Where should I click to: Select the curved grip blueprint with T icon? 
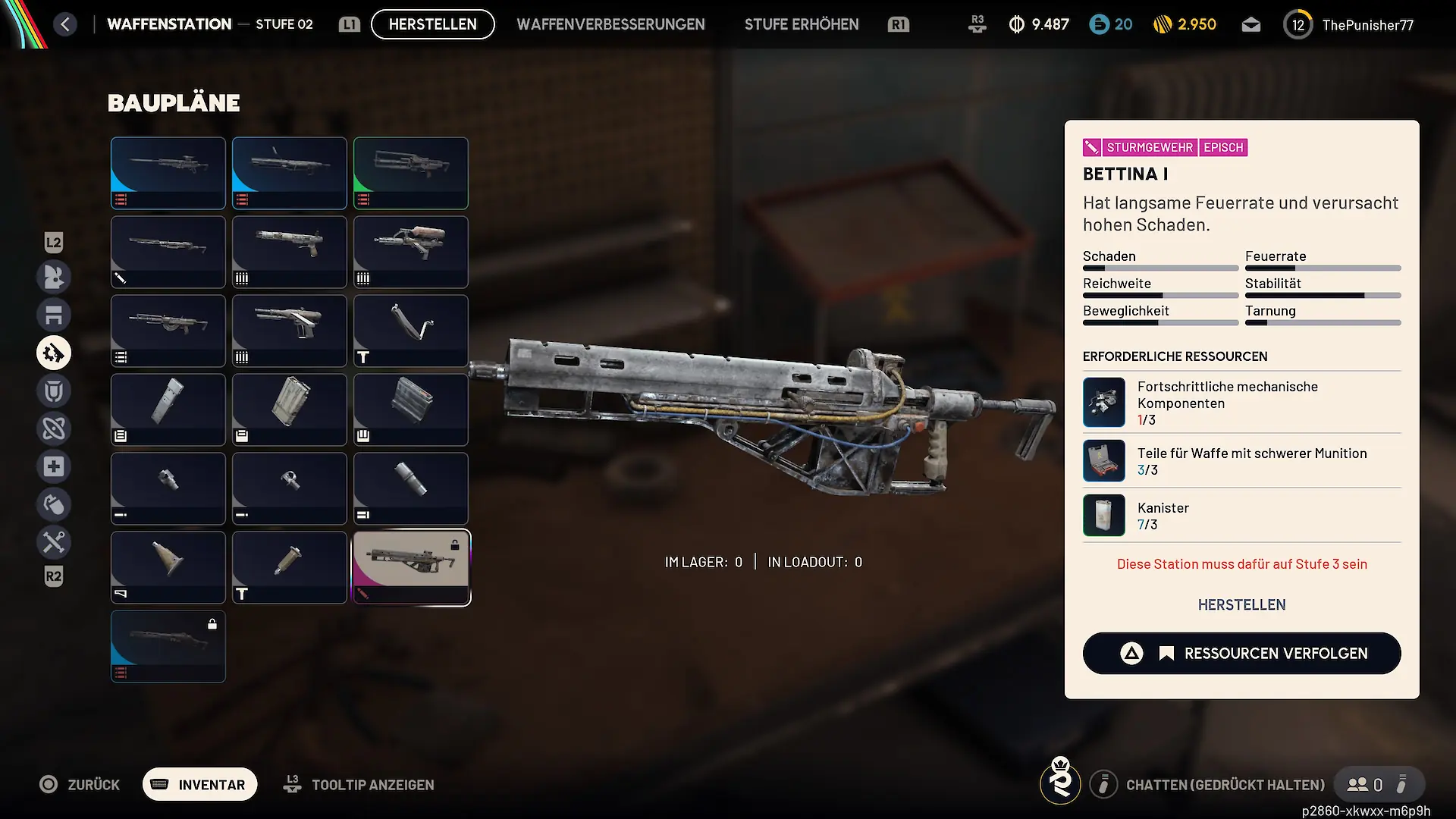coord(411,331)
